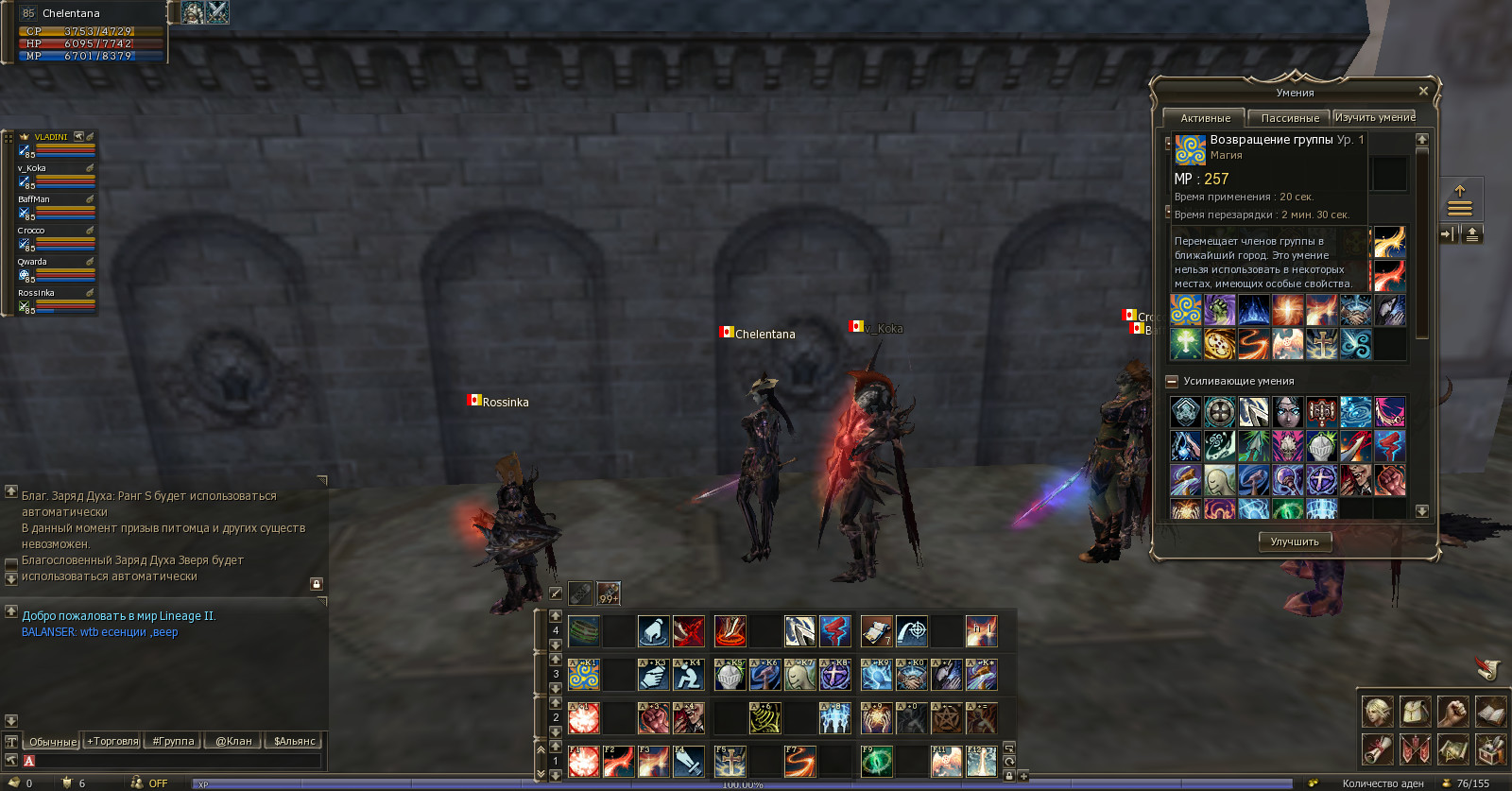The width and height of the screenshot is (1512, 791).
Task: Click the Улучшить button
Action: (1294, 542)
